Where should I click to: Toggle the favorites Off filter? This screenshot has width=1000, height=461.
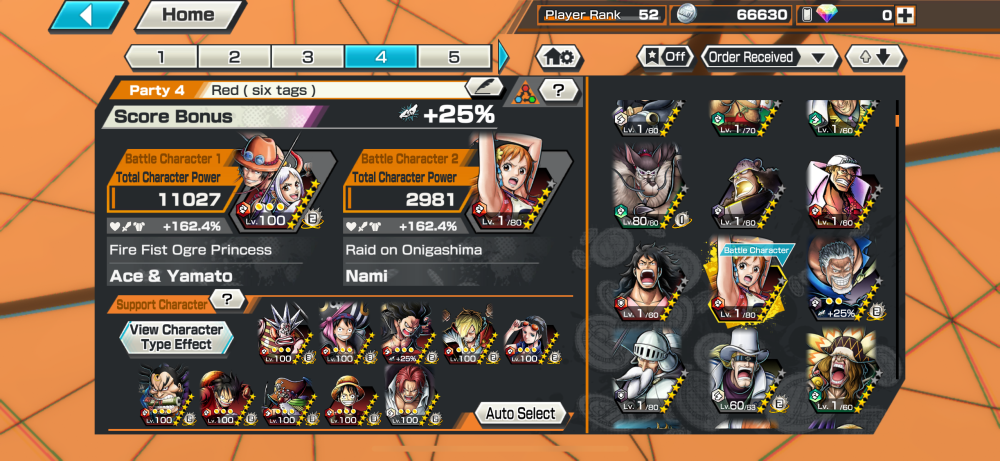tap(665, 57)
